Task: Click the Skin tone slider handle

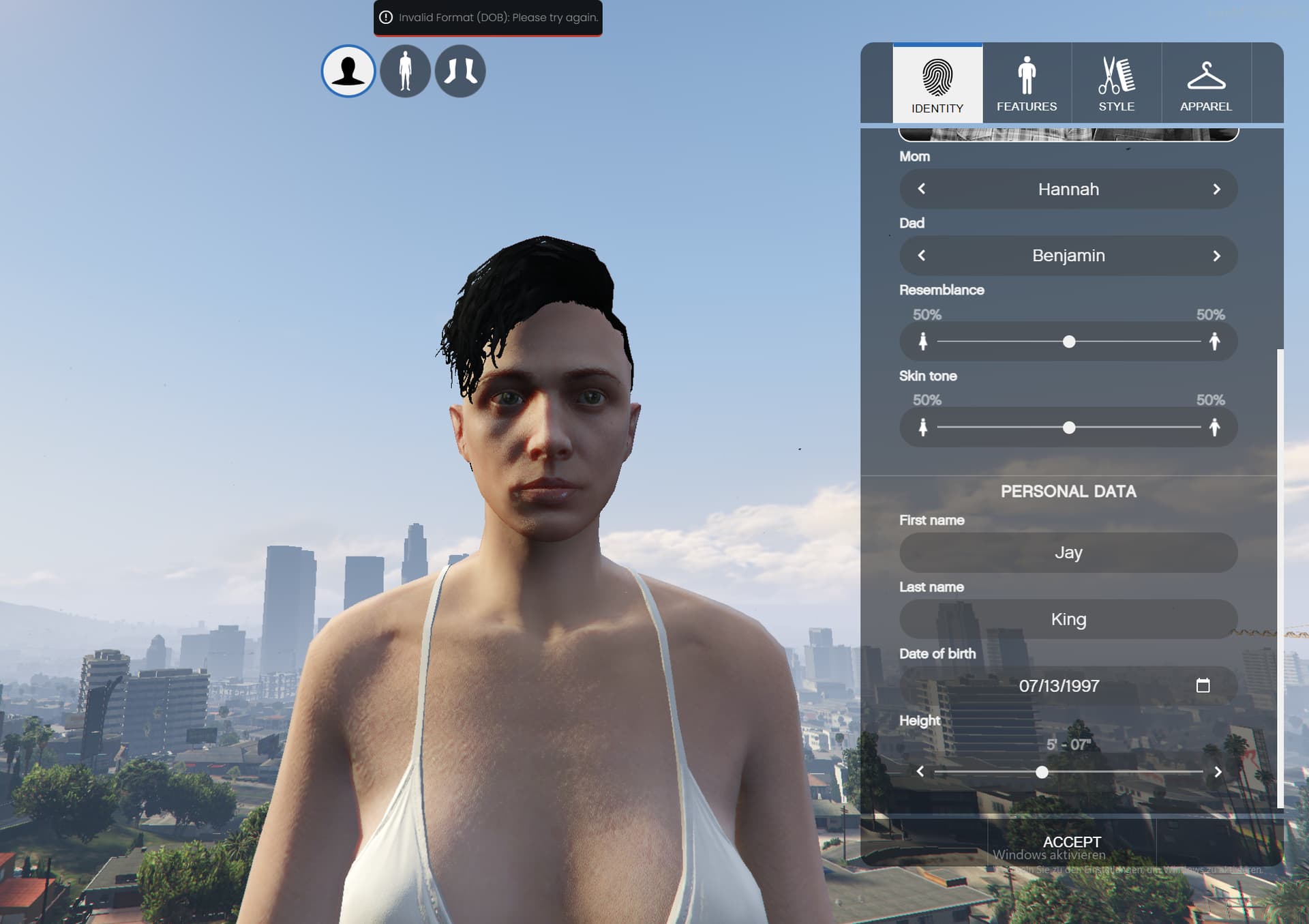Action: (x=1069, y=428)
